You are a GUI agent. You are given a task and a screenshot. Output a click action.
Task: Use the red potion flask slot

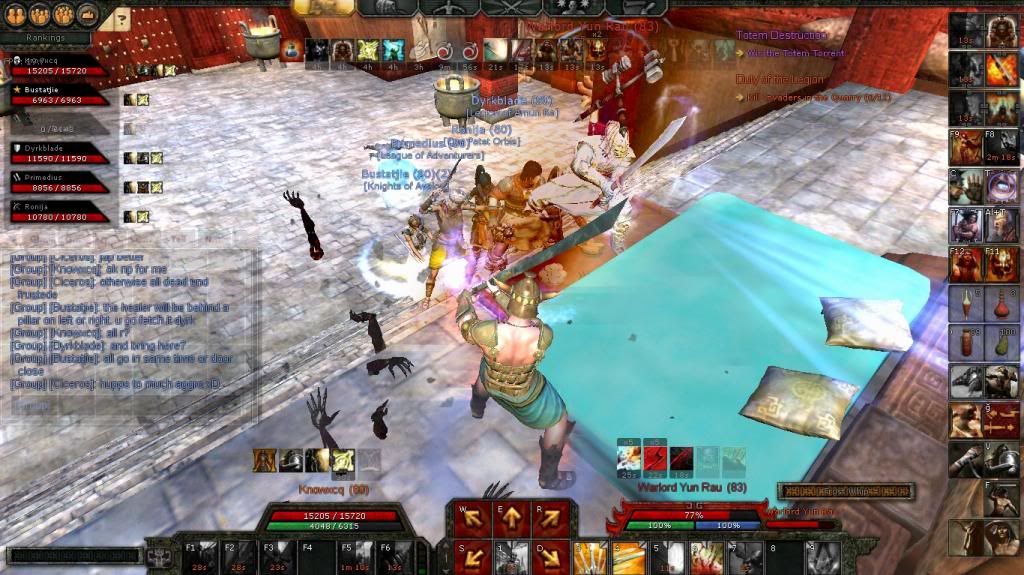coord(1002,303)
